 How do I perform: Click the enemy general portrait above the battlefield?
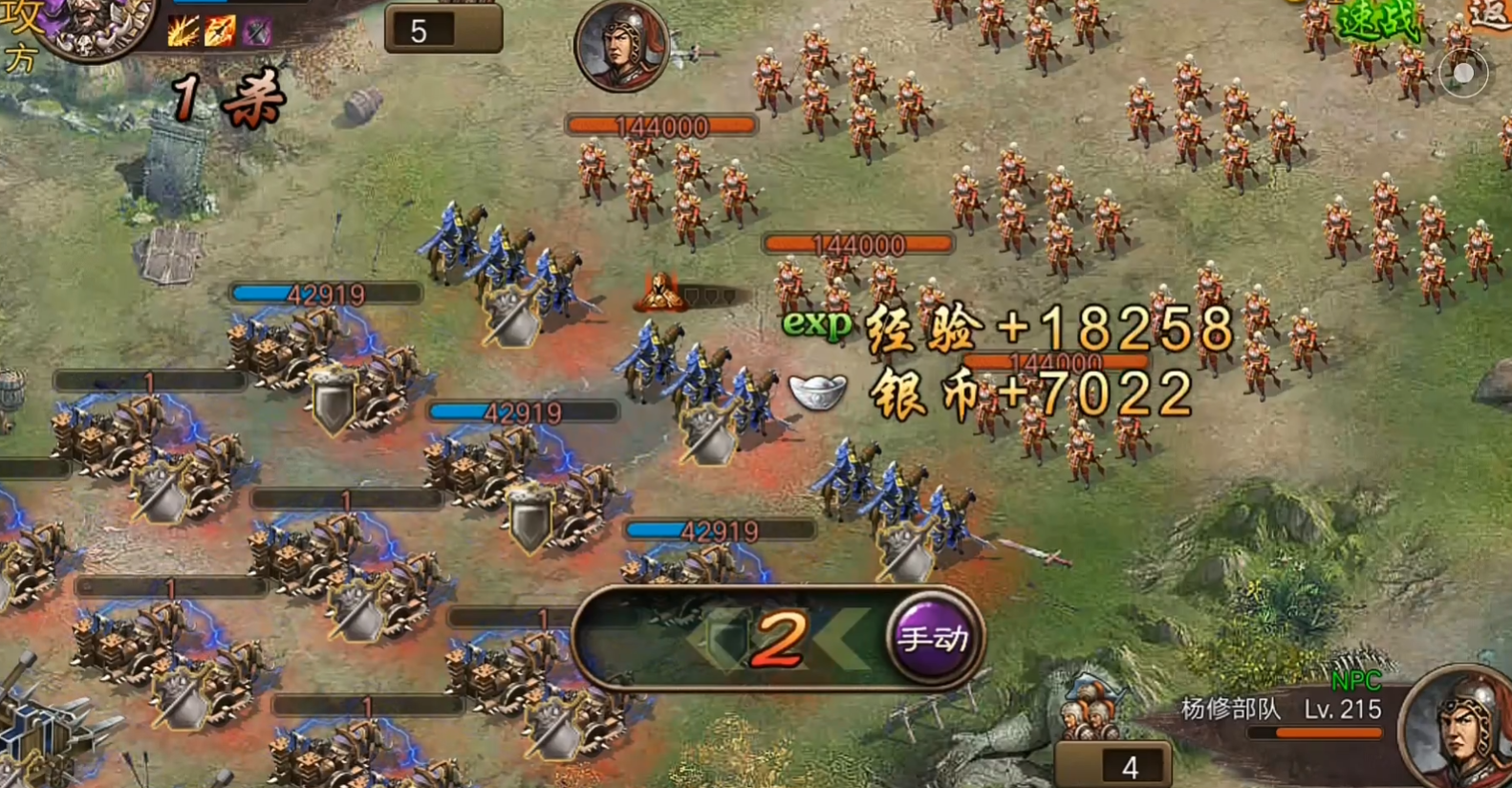[621, 46]
